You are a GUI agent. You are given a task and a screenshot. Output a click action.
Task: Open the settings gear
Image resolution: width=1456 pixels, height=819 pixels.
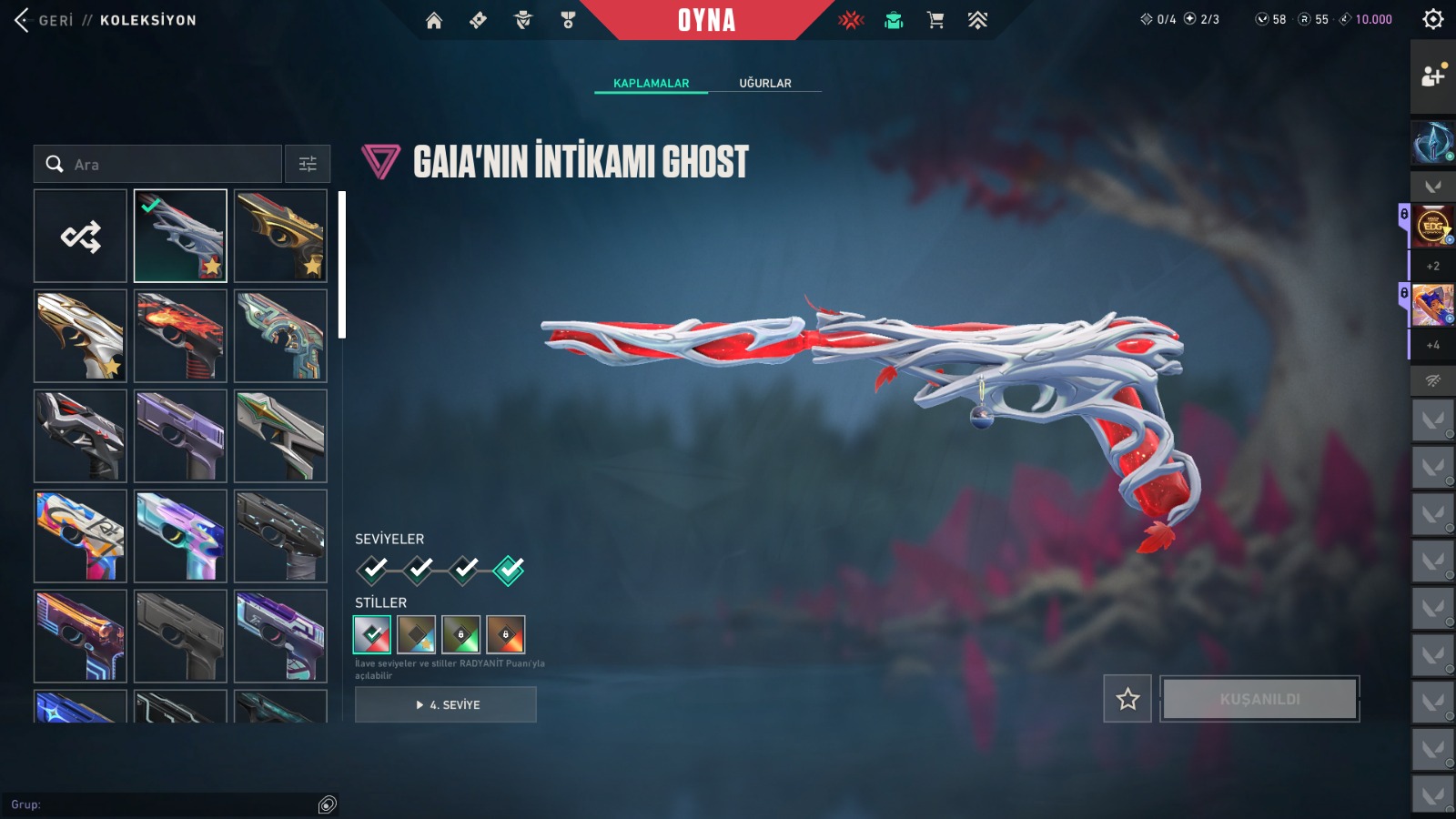click(1432, 19)
